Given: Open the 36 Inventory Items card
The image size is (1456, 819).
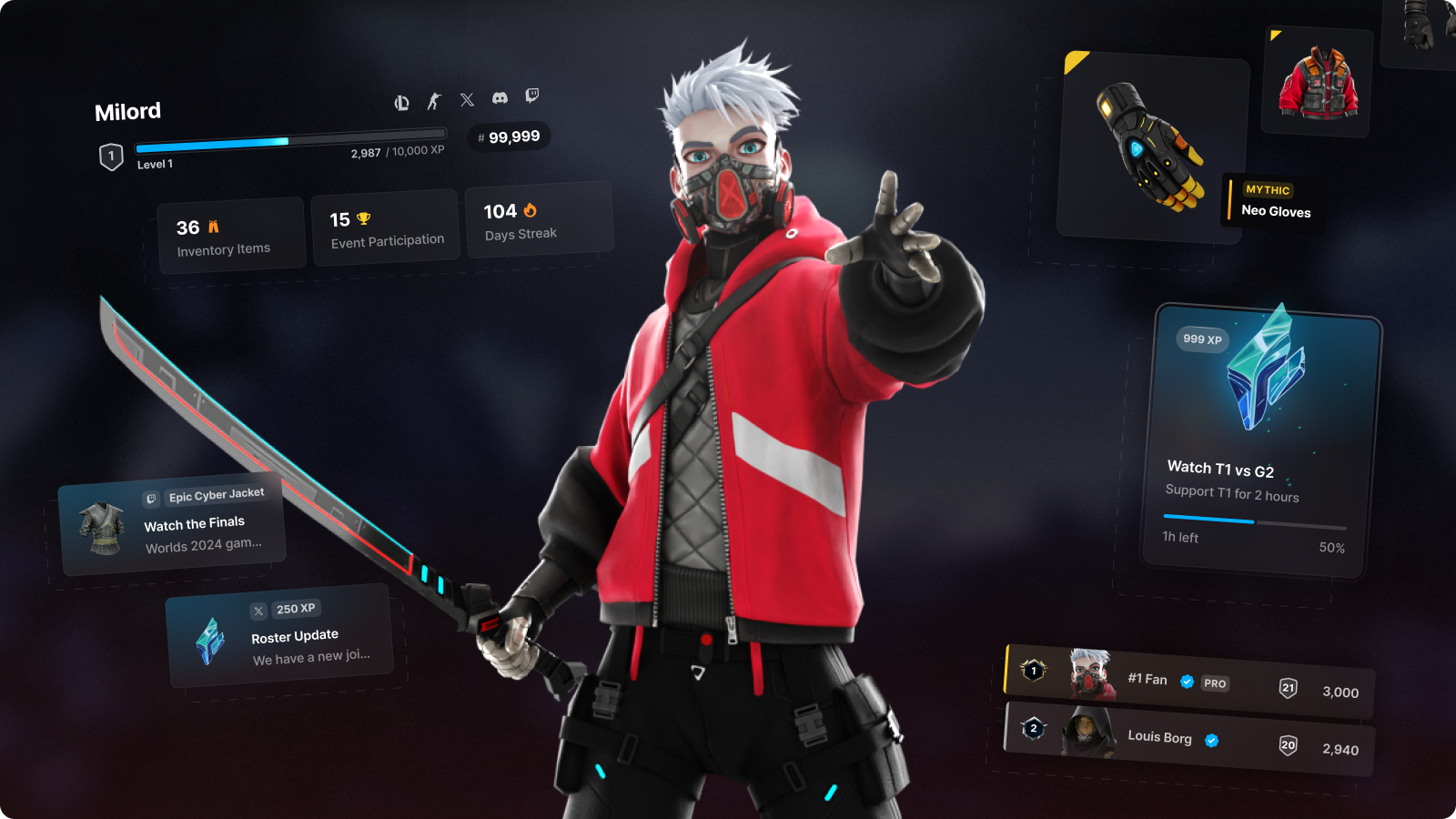Looking at the screenshot, I should [x=231, y=237].
